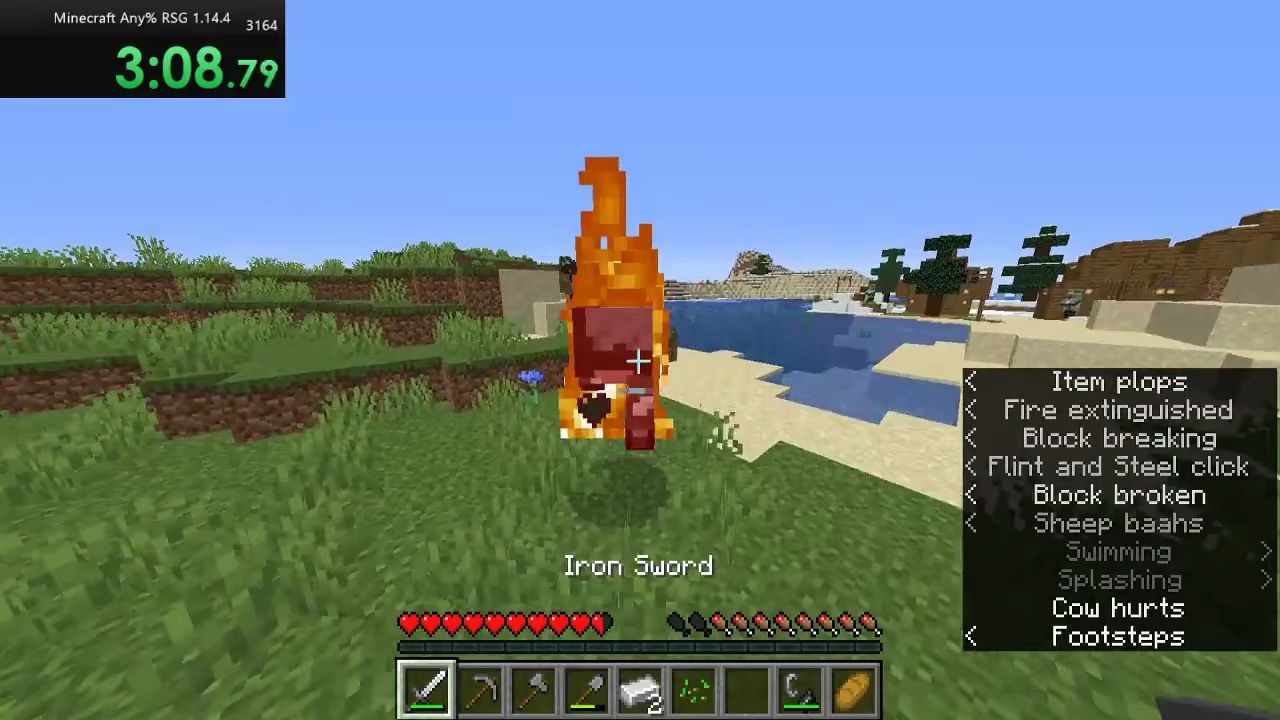Screen dimensions: 1280x720
Task: Click the right arrow next to Swimming
Action: 1268,551
